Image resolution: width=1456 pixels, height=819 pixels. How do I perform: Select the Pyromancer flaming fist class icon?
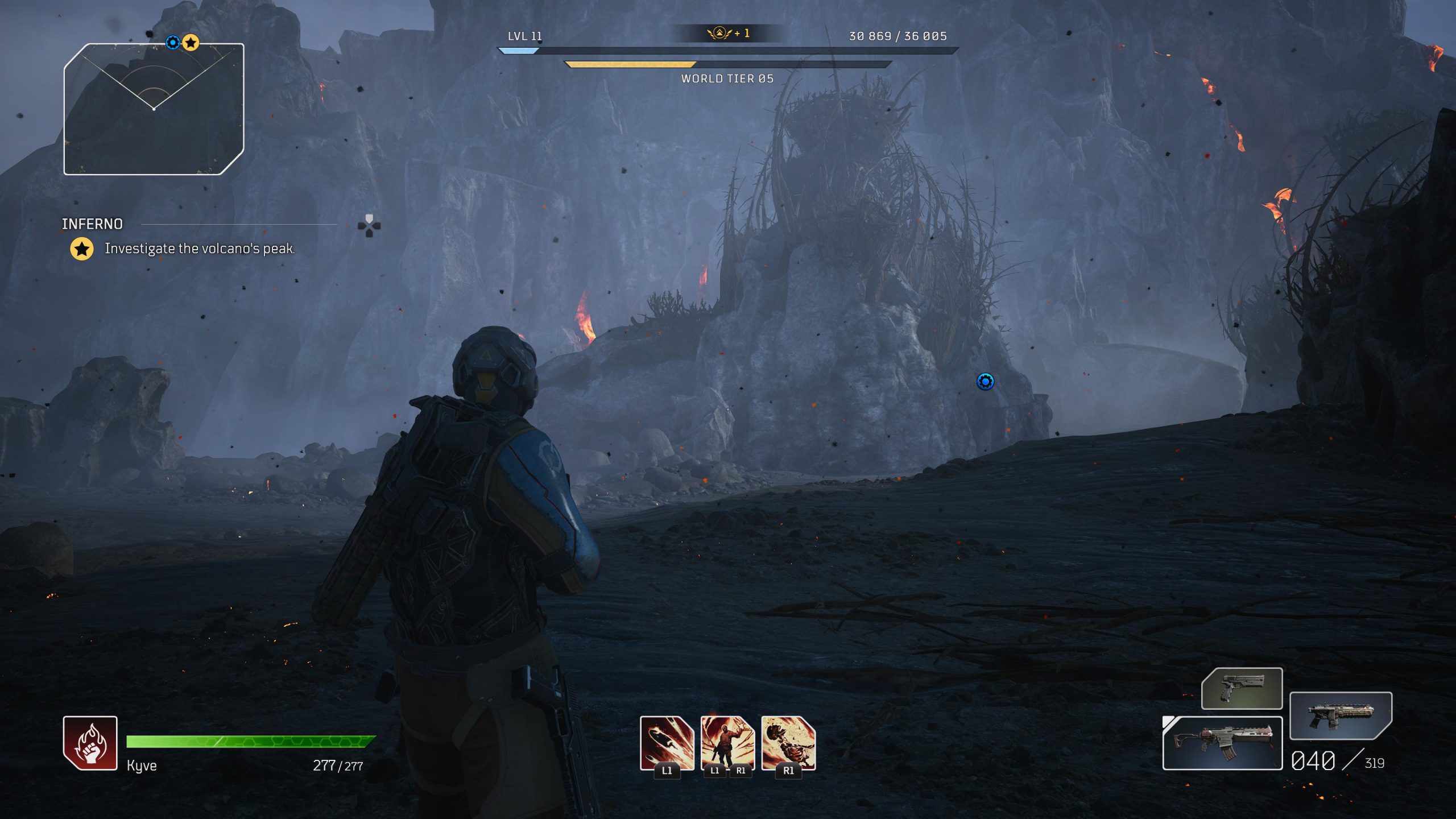[90, 743]
